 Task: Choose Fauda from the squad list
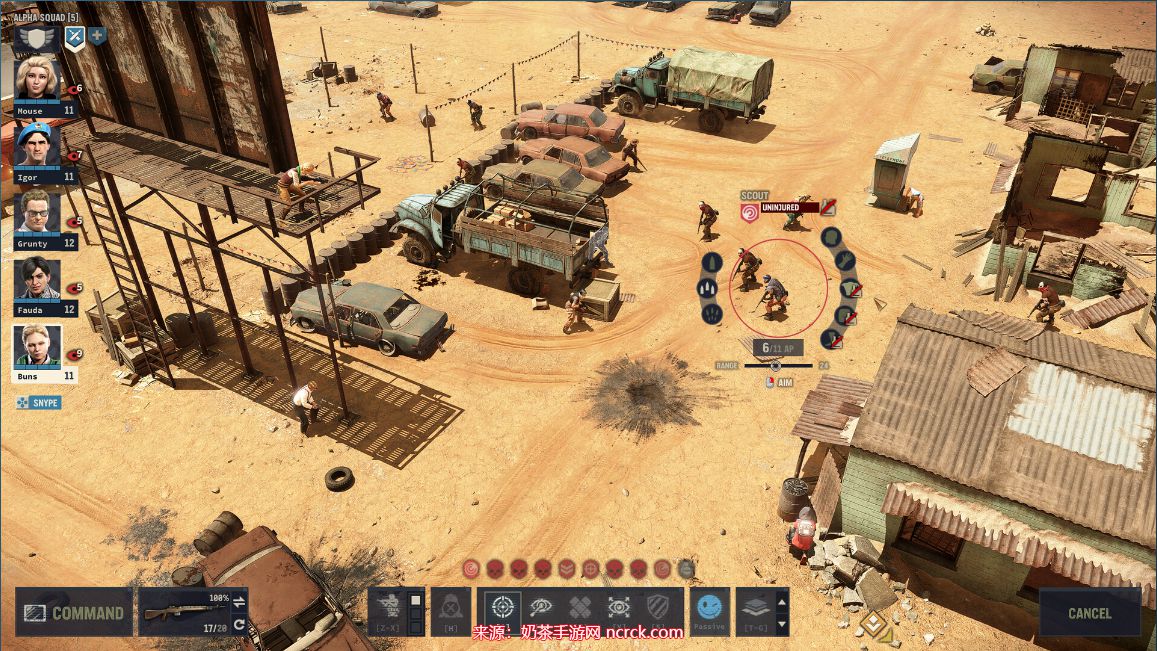pyautogui.click(x=38, y=279)
